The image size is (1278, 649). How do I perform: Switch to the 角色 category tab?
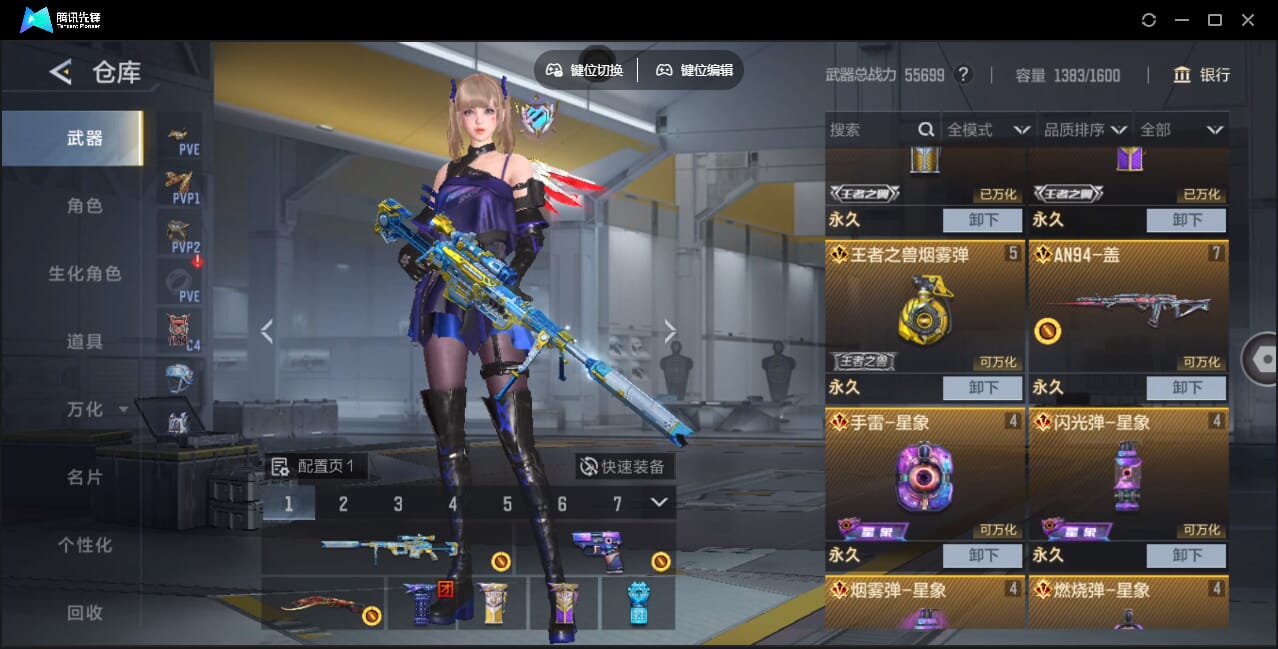coord(85,206)
